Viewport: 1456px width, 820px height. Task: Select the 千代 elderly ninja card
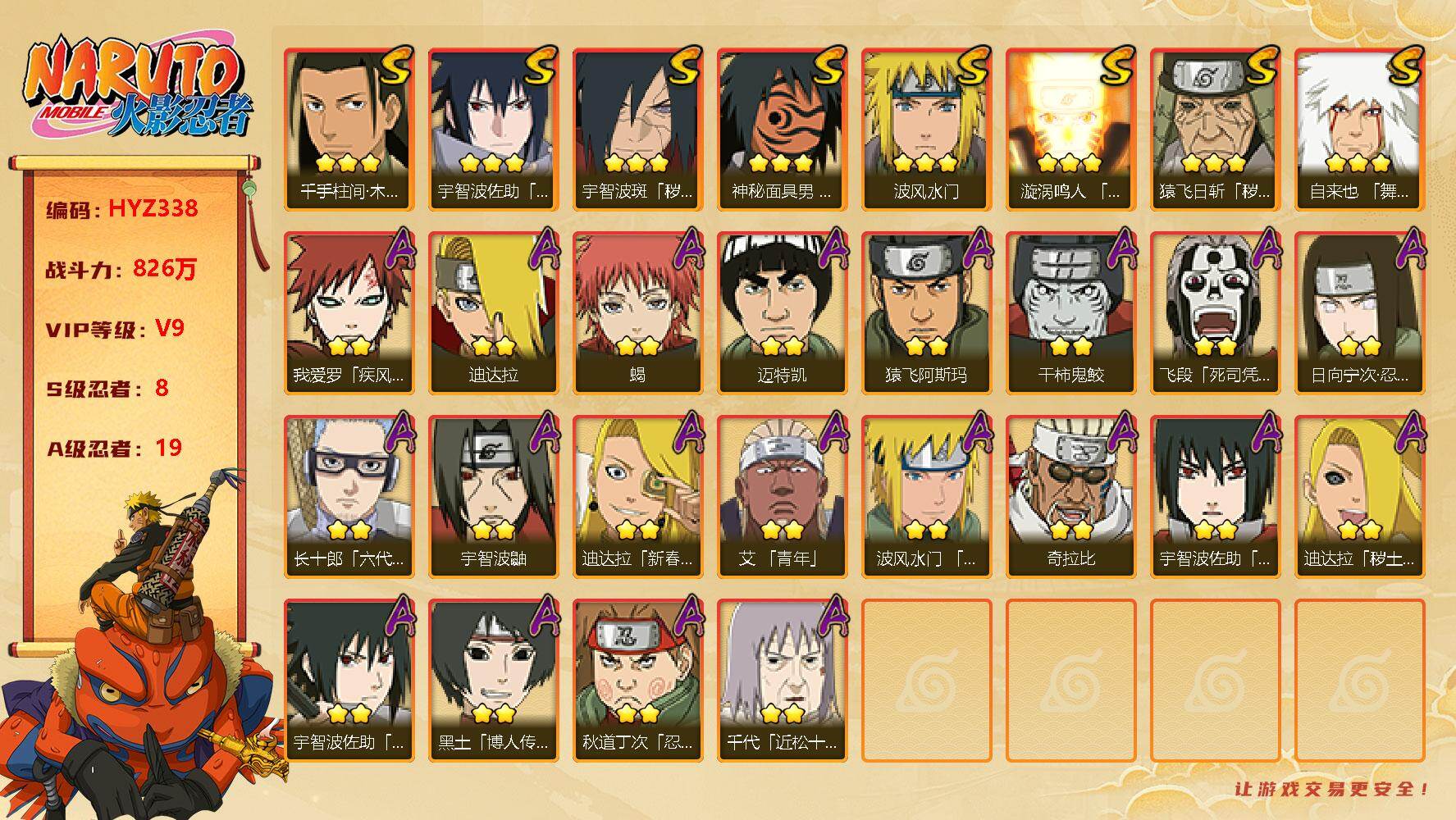[x=782, y=680]
